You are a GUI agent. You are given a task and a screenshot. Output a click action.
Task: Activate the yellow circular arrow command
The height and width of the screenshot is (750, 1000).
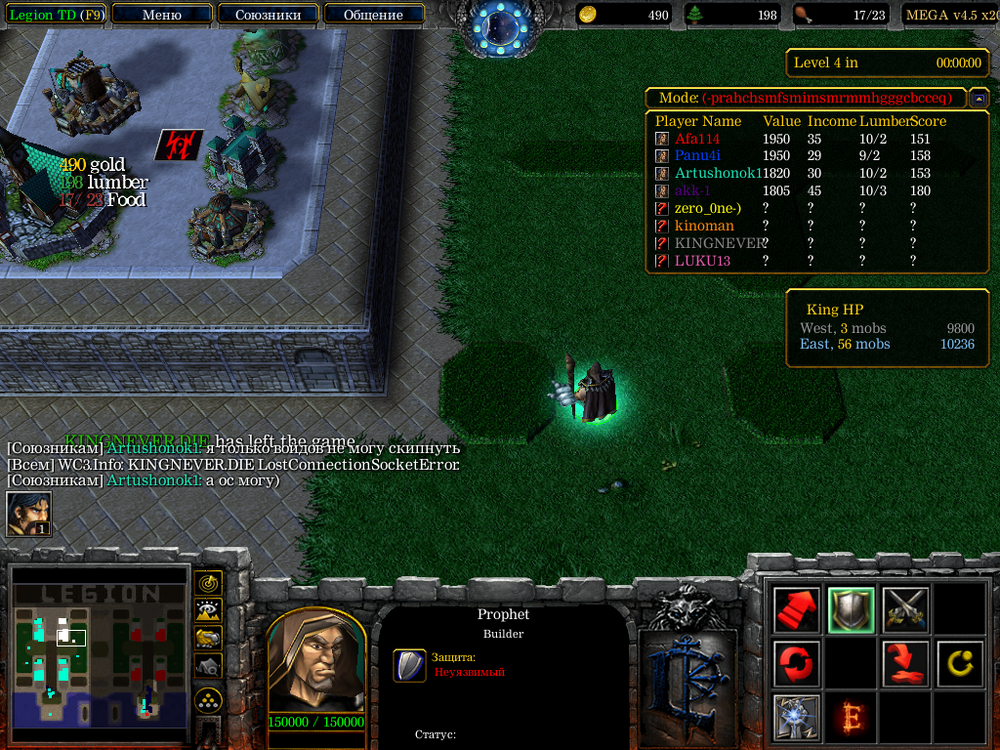pyautogui.click(x=959, y=664)
